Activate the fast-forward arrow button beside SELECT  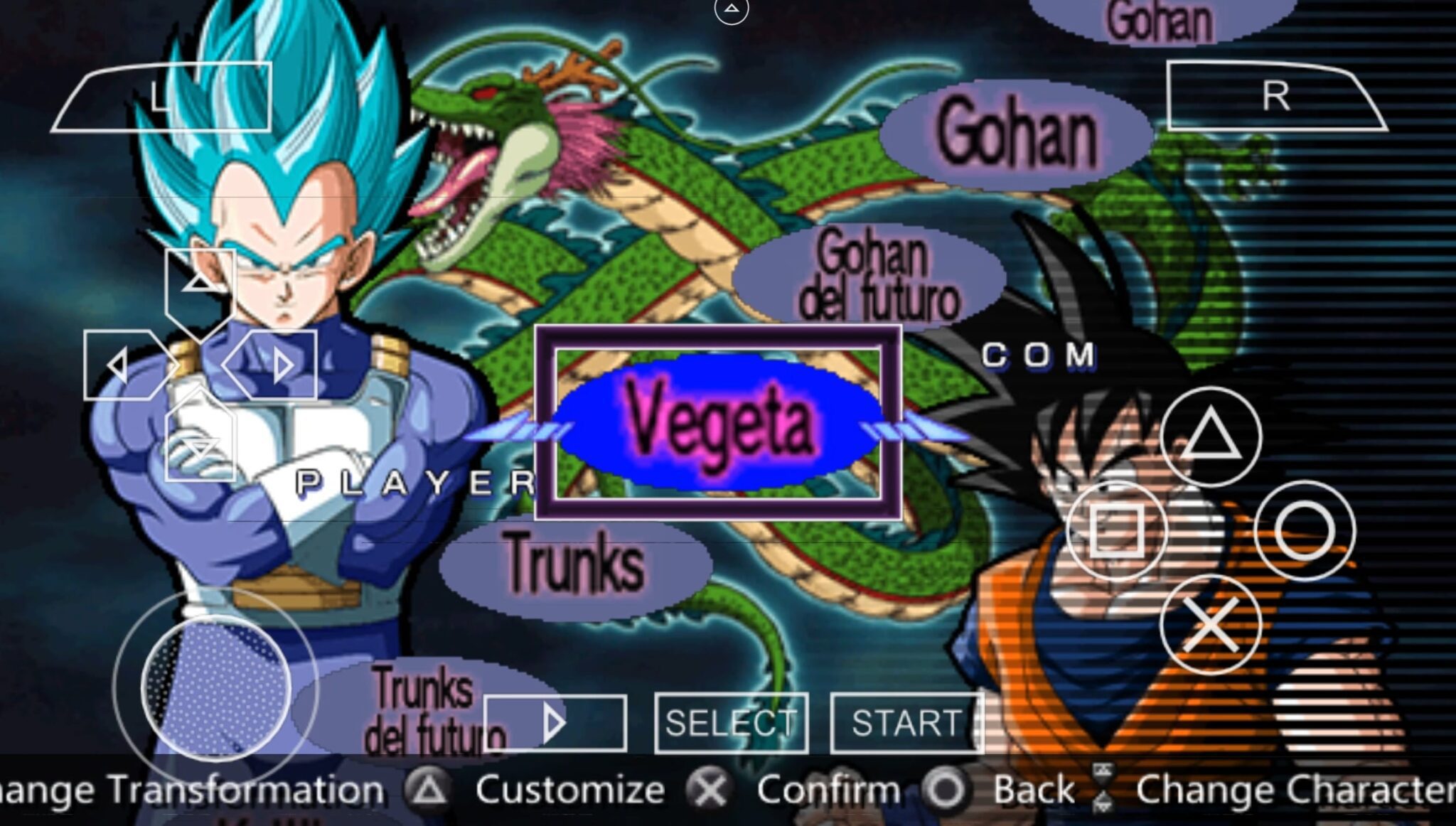pyautogui.click(x=555, y=723)
